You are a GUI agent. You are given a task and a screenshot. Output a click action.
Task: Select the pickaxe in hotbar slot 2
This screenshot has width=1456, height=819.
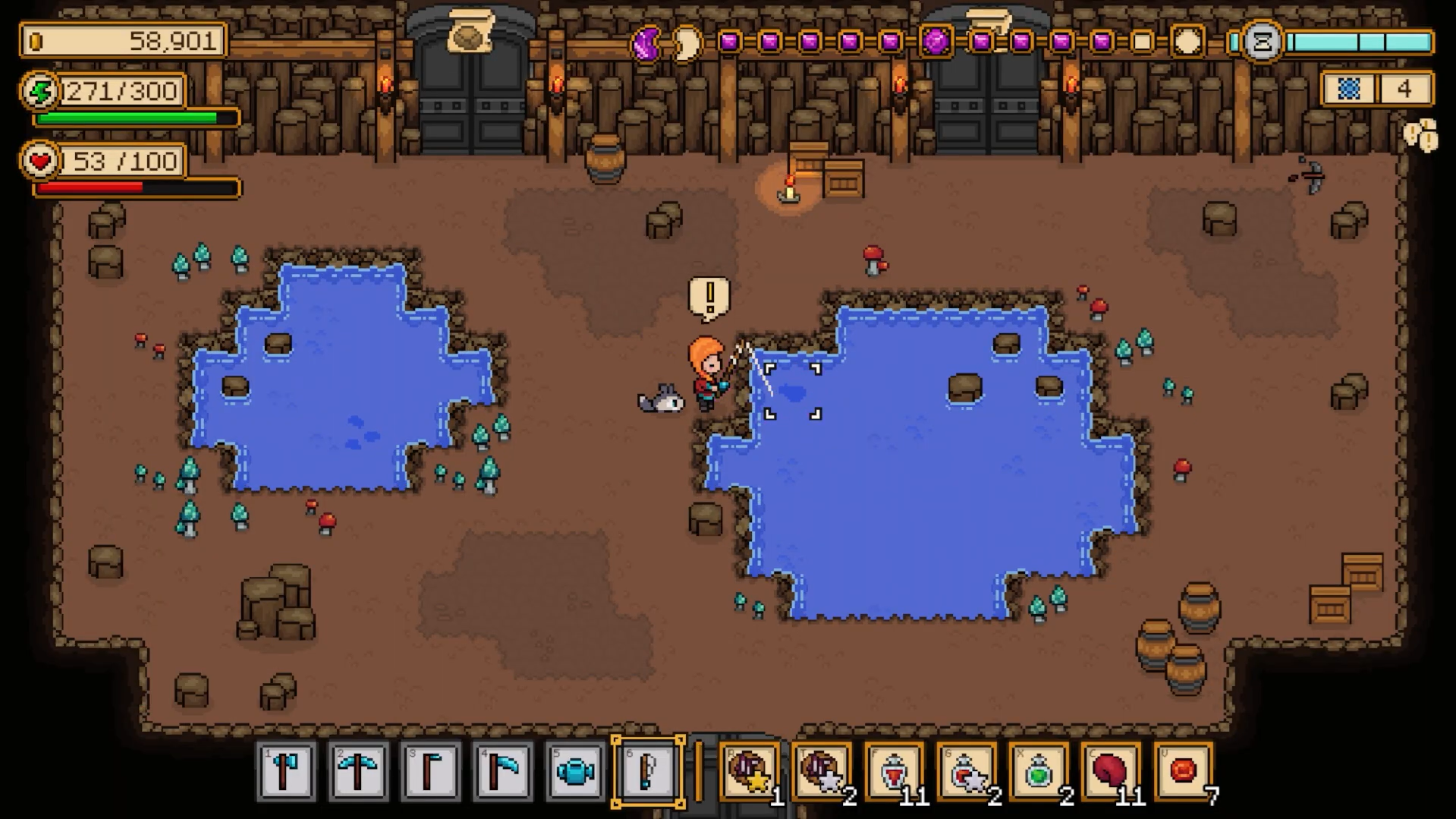point(358,771)
